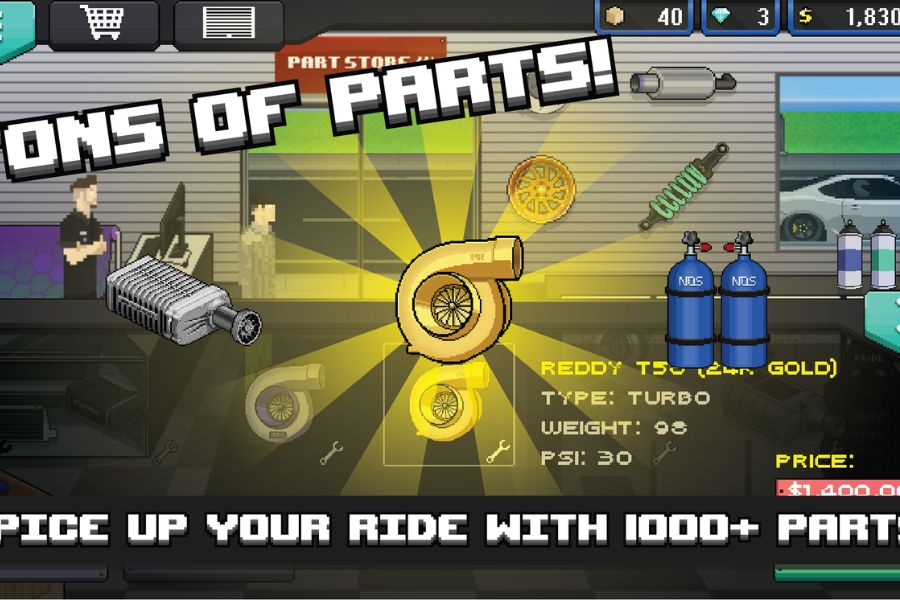Tap the cash balance counter
900x600 pixels.
click(845, 17)
